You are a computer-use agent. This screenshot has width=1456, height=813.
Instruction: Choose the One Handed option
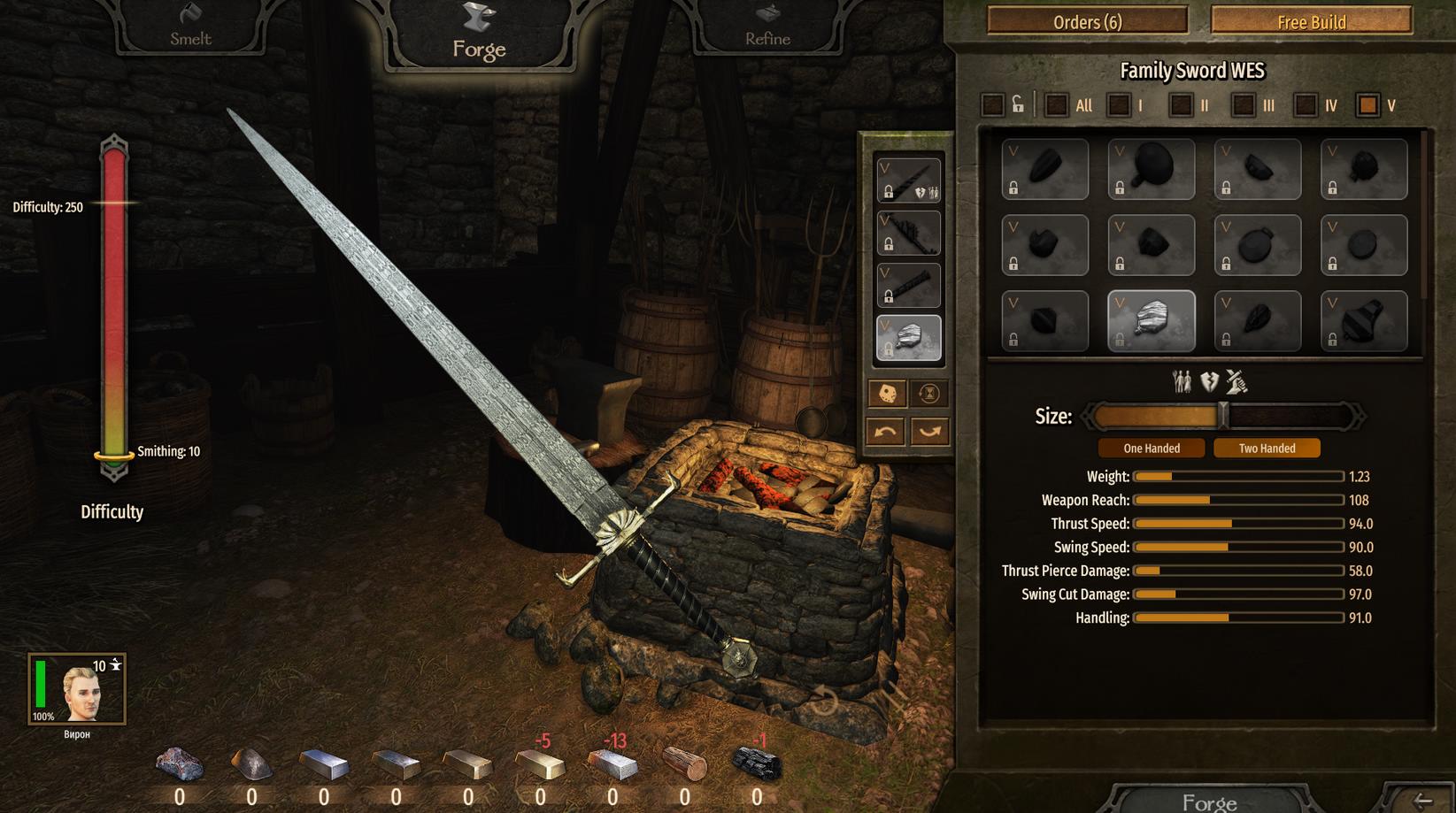(x=1152, y=449)
